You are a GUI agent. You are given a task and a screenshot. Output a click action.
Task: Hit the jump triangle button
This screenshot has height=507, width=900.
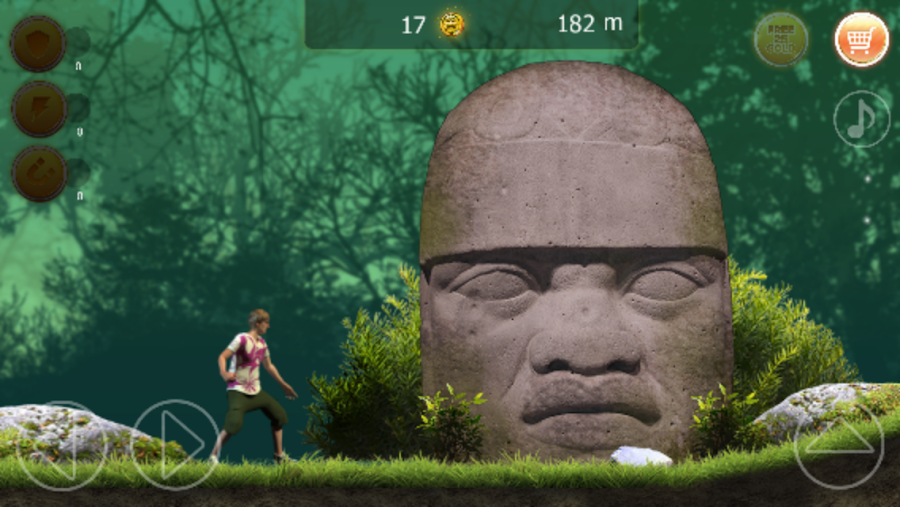point(838,444)
